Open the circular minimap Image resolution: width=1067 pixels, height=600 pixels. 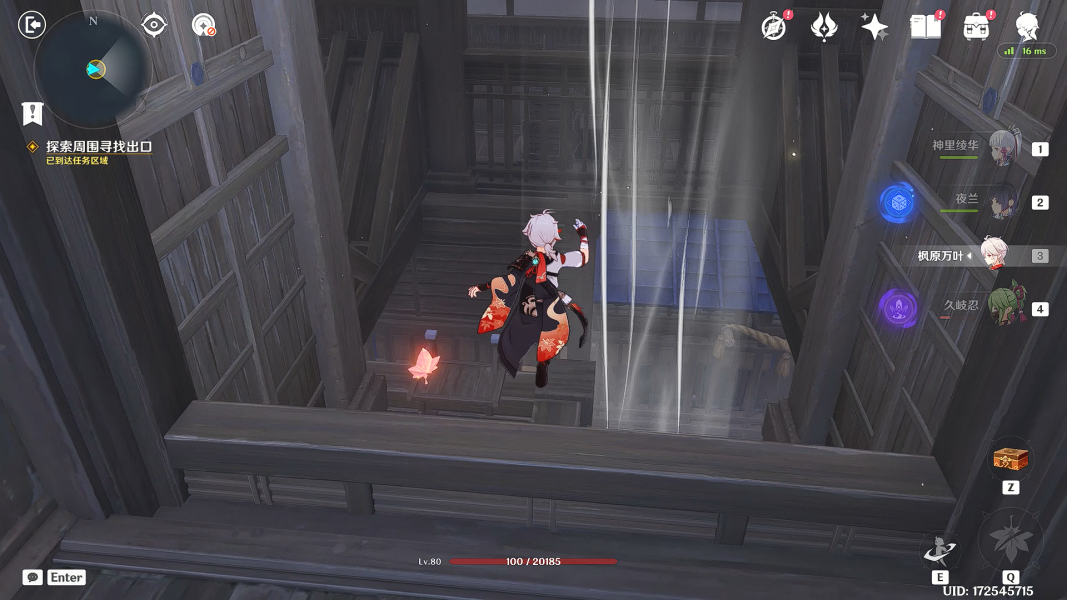coord(93,69)
